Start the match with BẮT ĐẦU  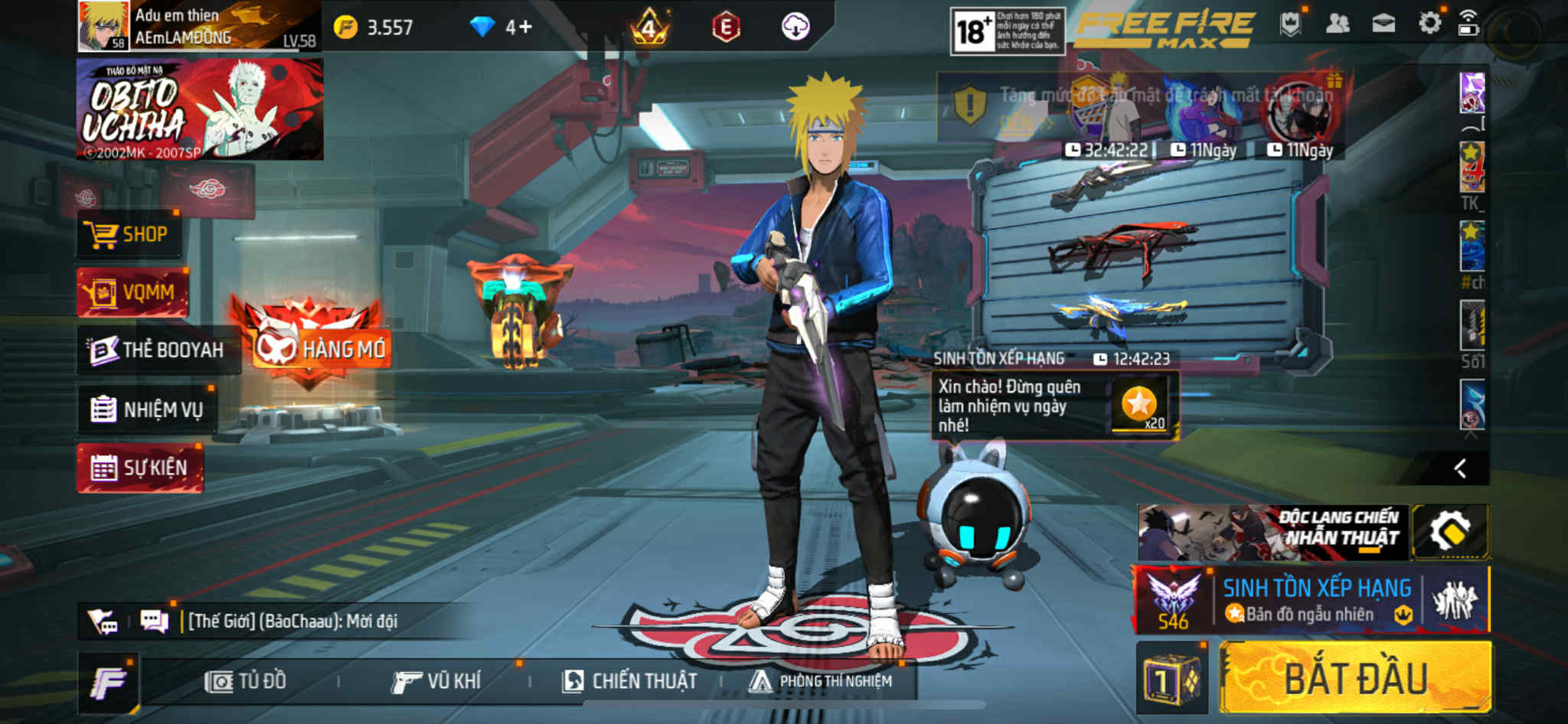pos(1354,678)
